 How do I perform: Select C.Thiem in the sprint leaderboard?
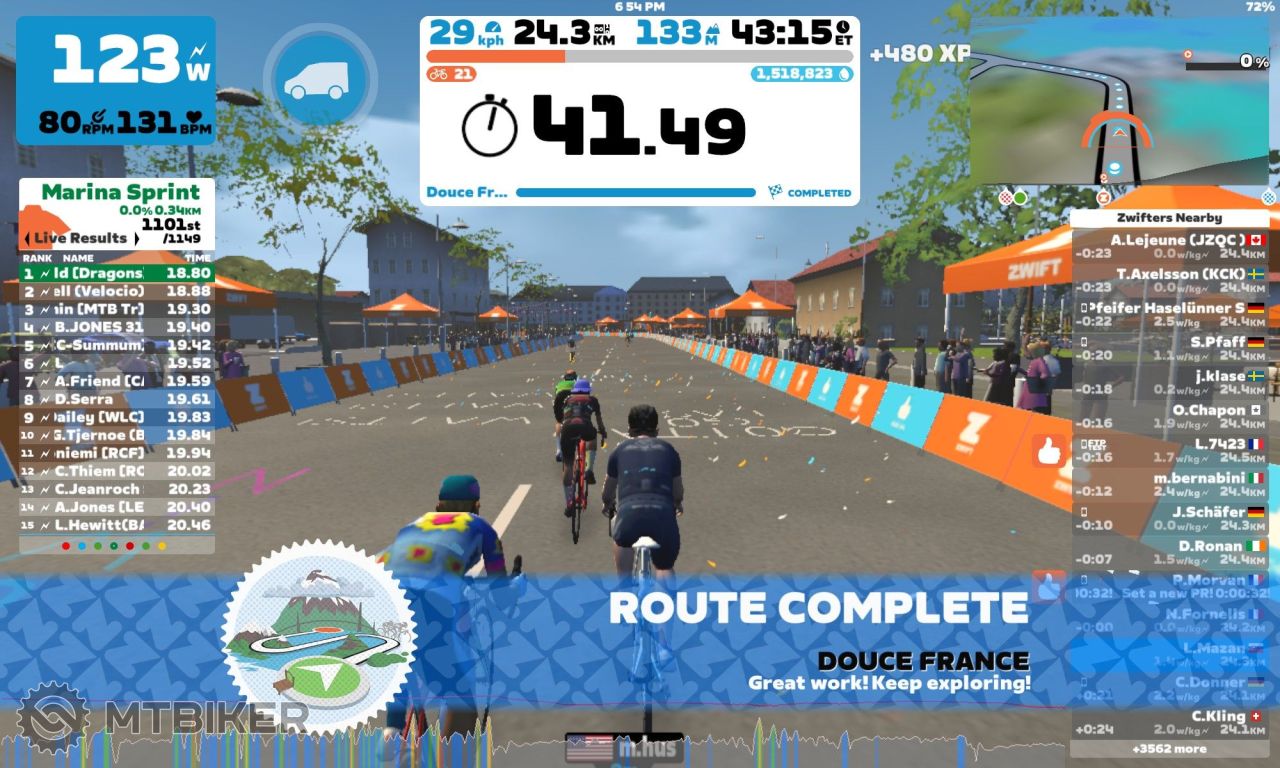pyautogui.click(x=117, y=471)
